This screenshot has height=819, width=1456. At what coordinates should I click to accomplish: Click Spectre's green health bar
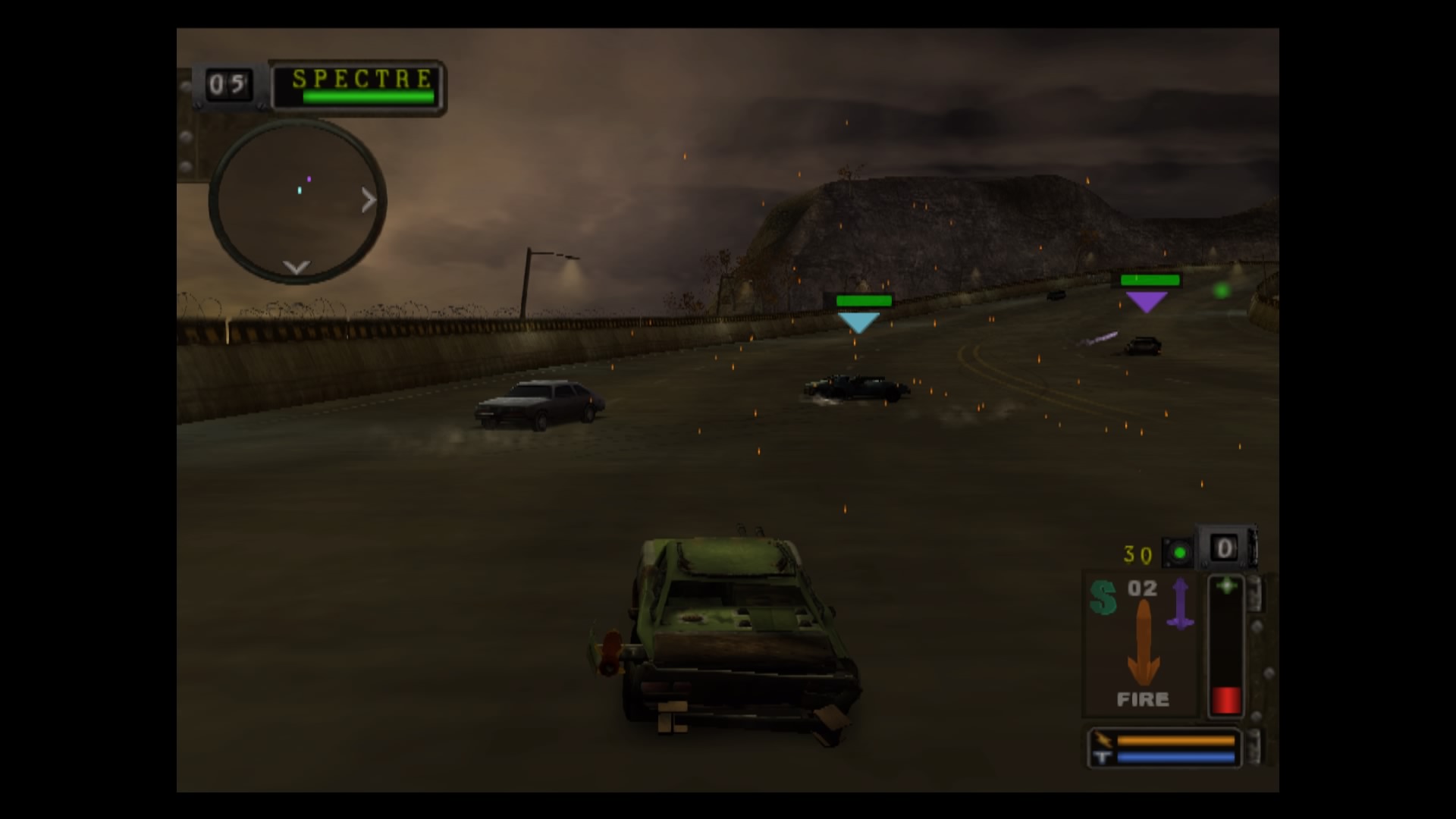point(368,97)
